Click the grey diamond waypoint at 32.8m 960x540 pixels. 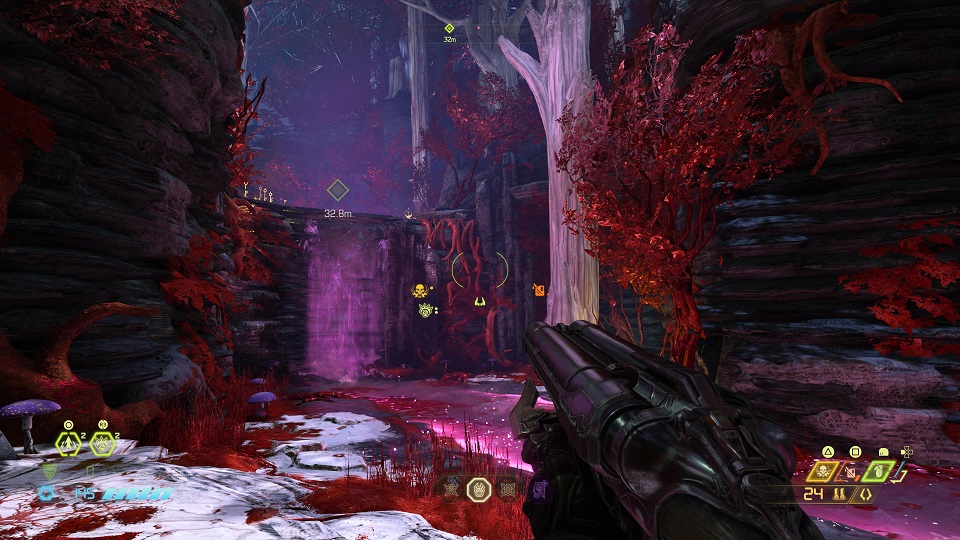338,190
